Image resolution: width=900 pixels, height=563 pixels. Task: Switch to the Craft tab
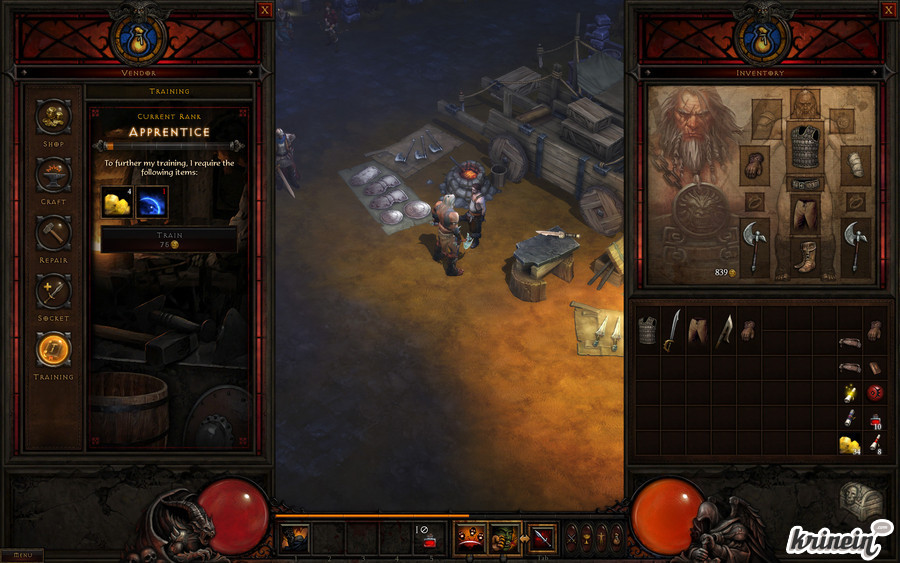tap(54, 175)
